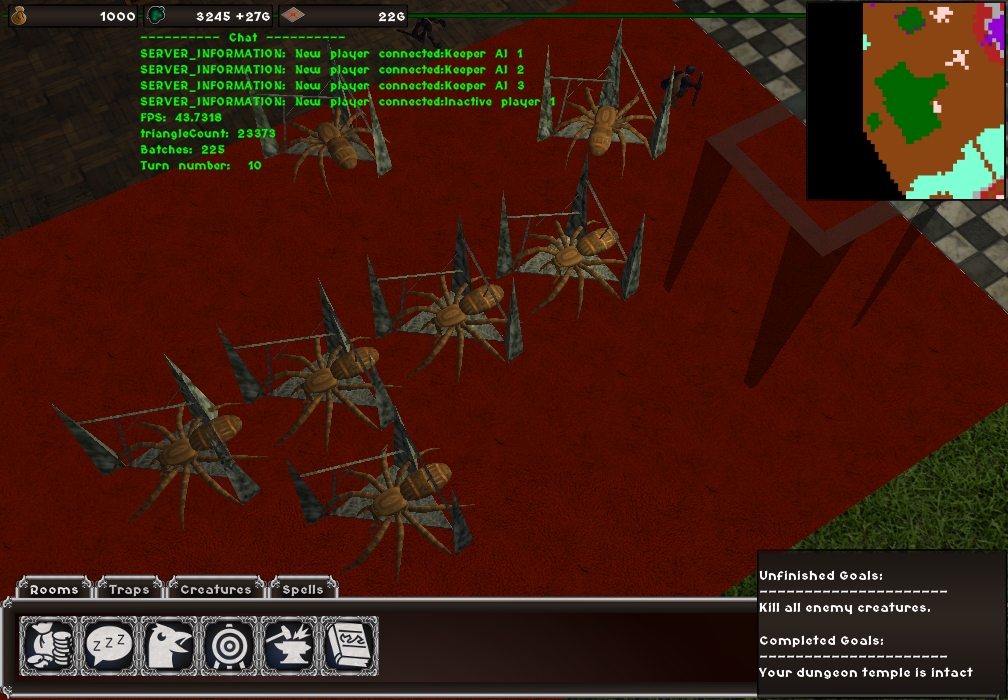This screenshot has height=700, width=1008.
Task: Open the Traps tab
Action: click(129, 589)
